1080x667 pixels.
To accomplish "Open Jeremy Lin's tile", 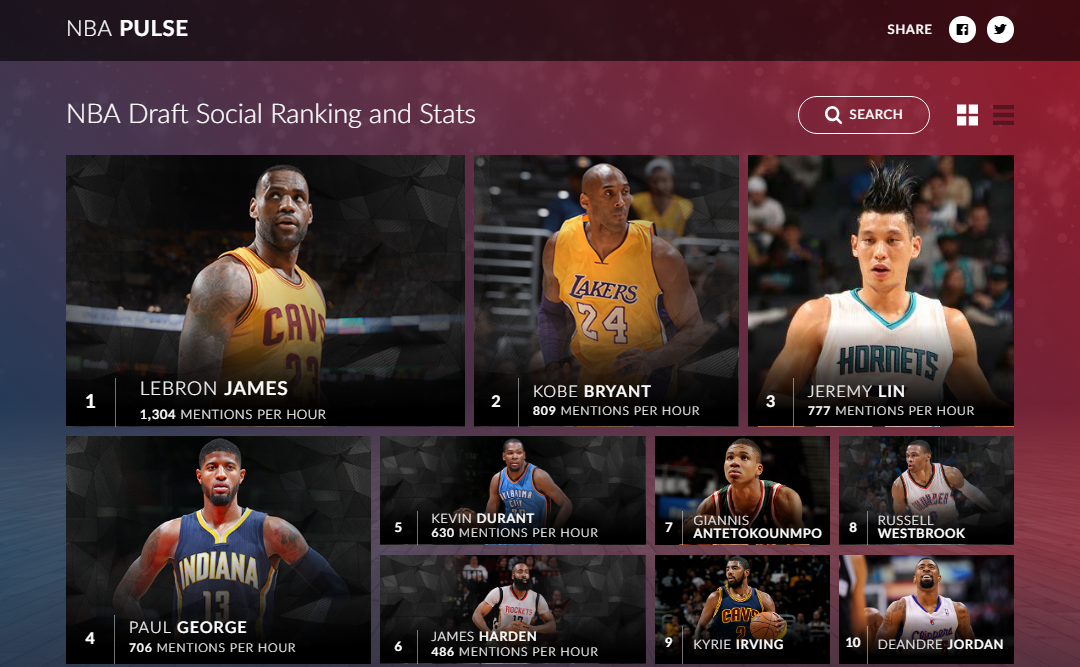I will pos(880,290).
